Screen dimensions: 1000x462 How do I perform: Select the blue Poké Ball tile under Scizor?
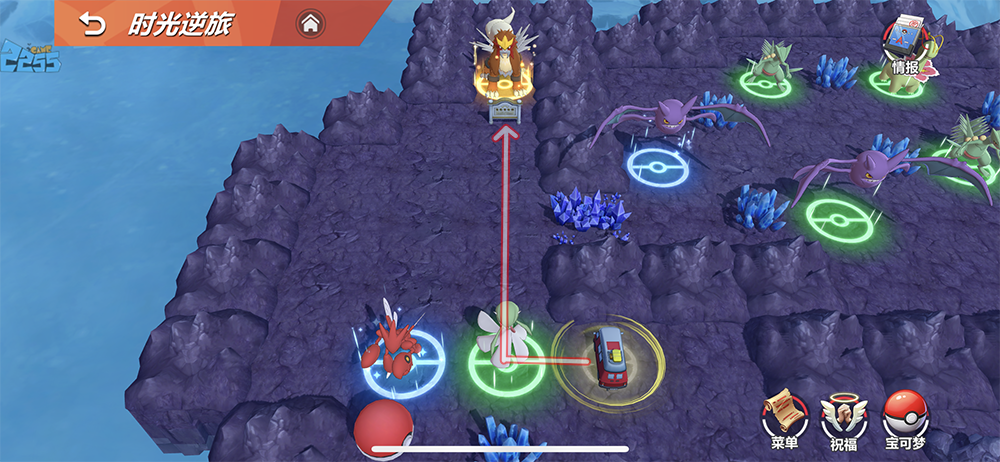click(x=404, y=362)
